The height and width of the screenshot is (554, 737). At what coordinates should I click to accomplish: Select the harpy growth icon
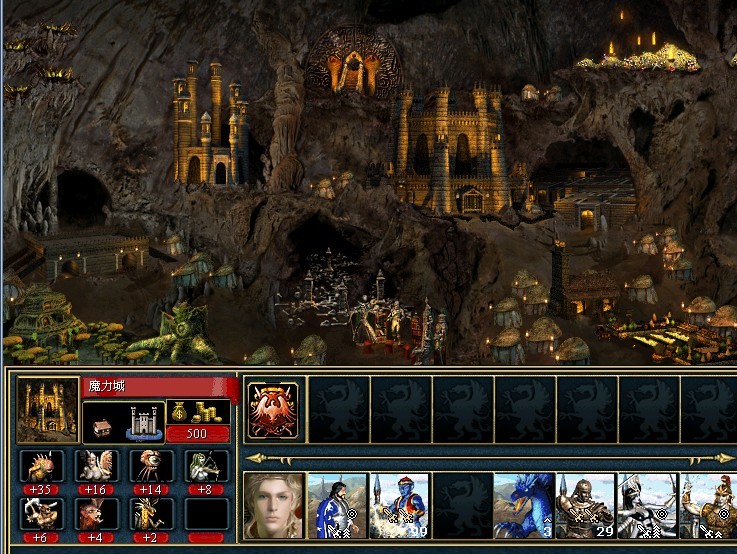click(x=97, y=466)
